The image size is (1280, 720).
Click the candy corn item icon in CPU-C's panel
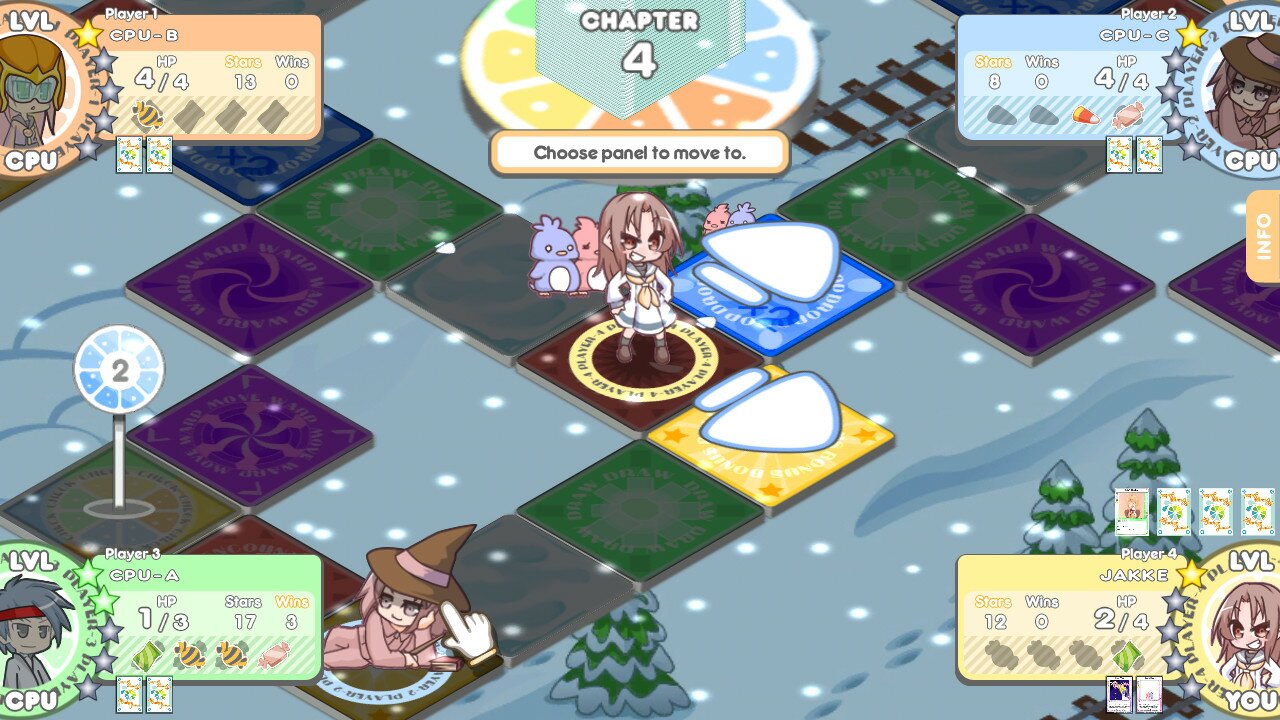point(1085,116)
